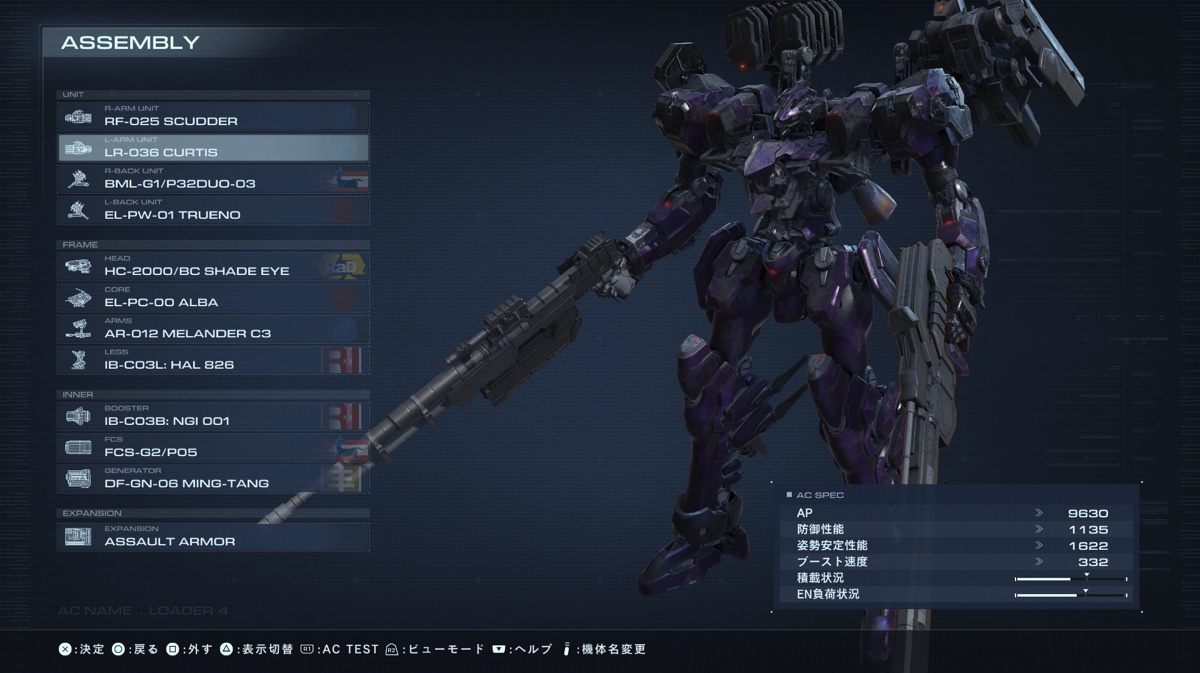Select the IB-C03B: NGI 001 booster slot
Image resolution: width=1200 pixels, height=673 pixels.
(x=213, y=416)
